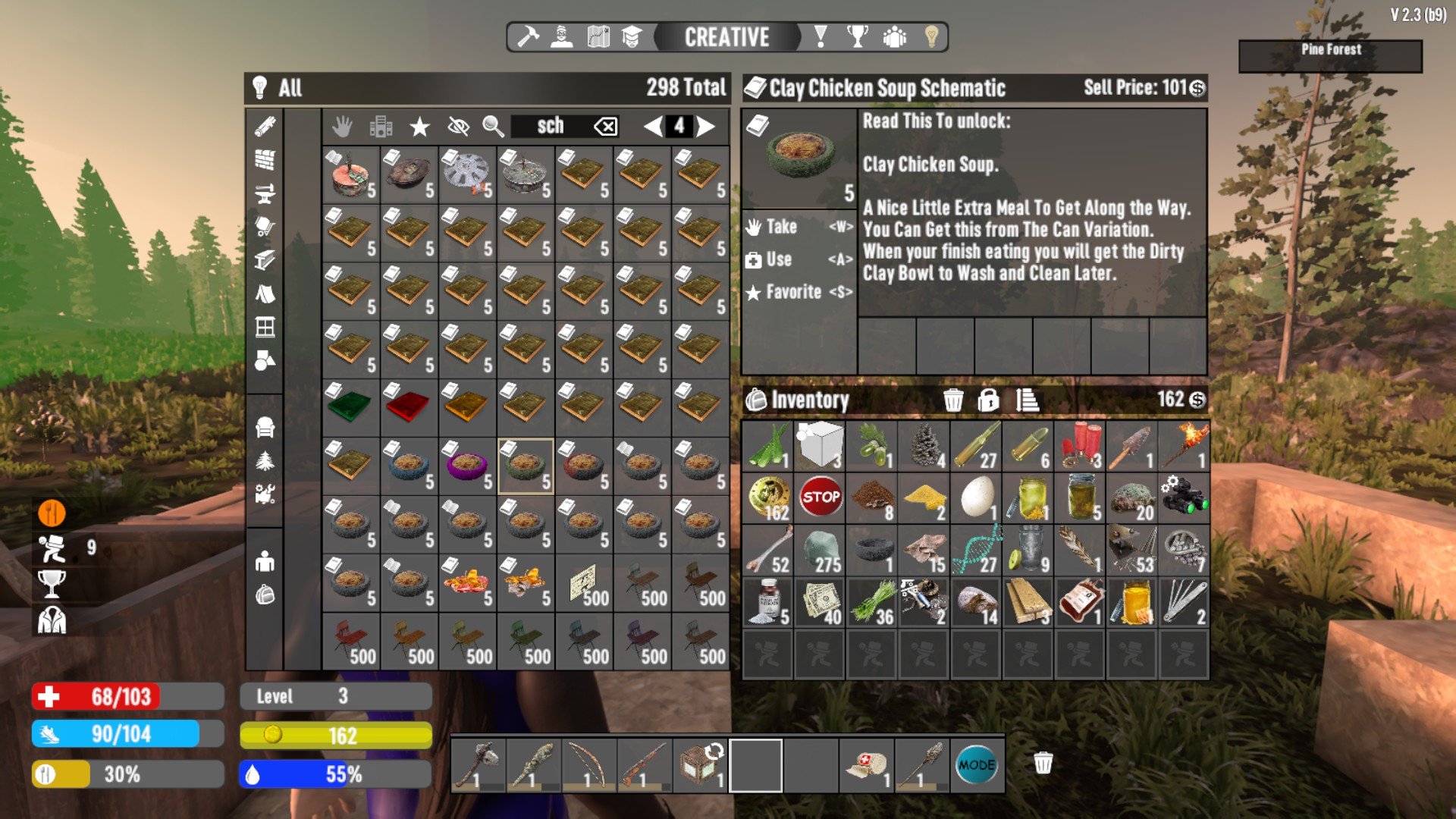
Task: Click the MODE button on the toolbelt
Action: [976, 765]
